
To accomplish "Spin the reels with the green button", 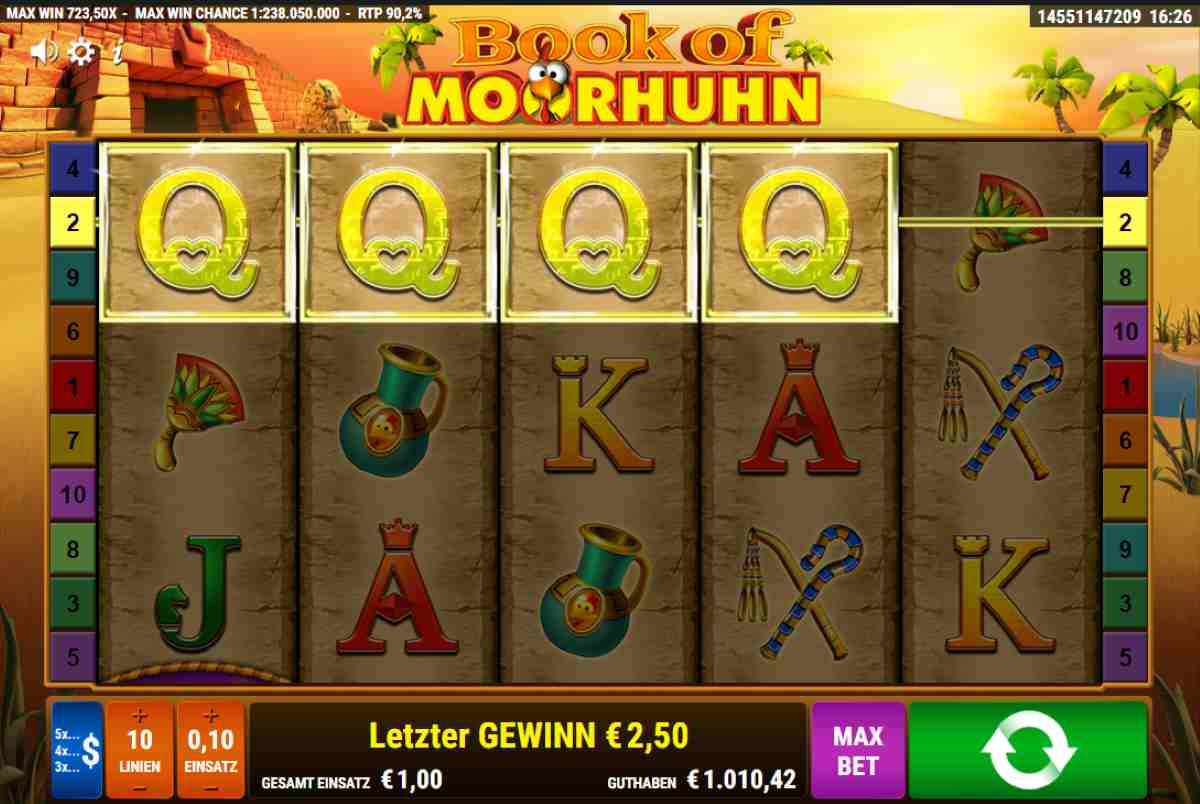I will [1028, 750].
